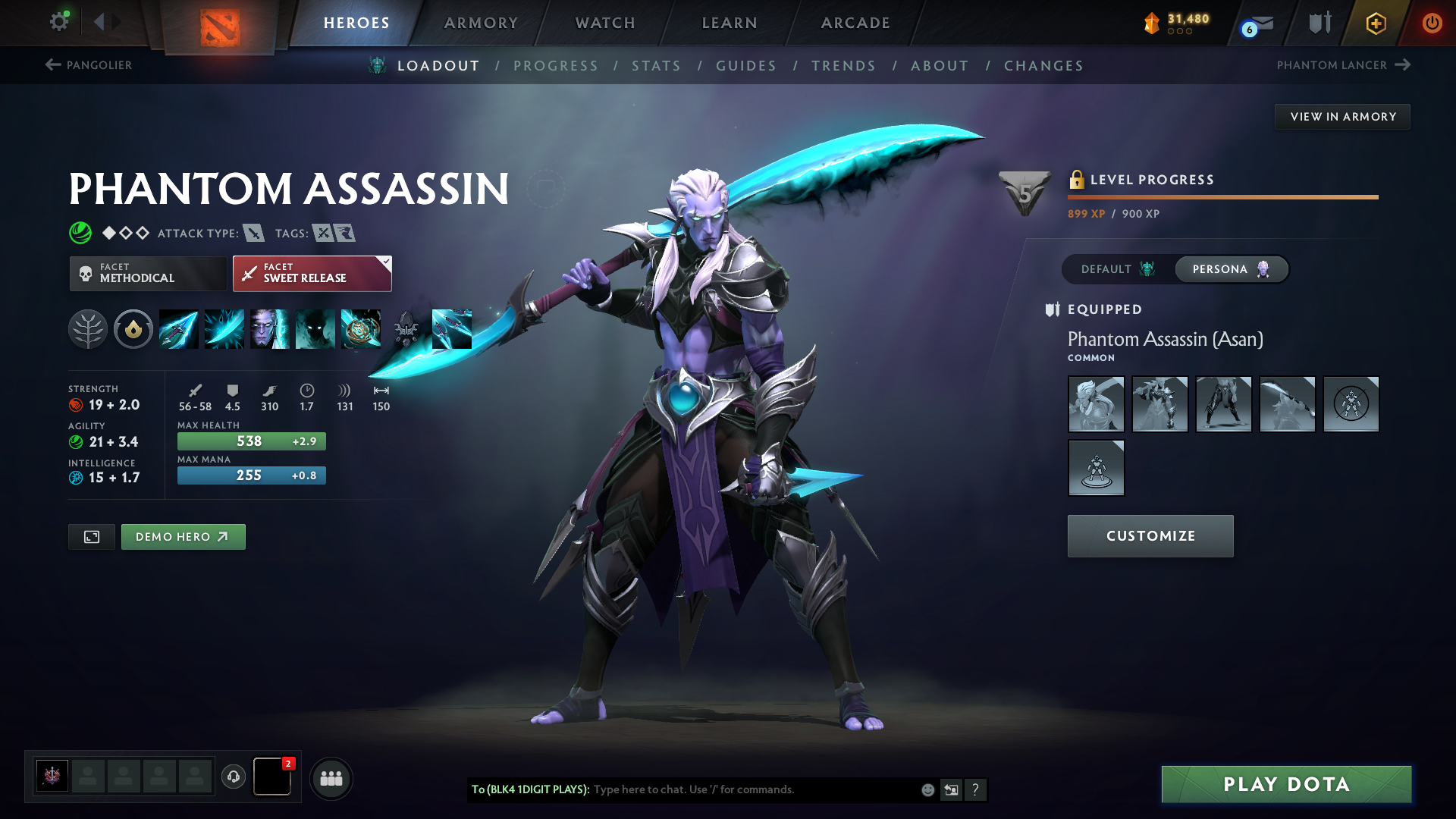The image size is (1456, 819).
Task: View the Guides subtab
Action: [x=746, y=66]
